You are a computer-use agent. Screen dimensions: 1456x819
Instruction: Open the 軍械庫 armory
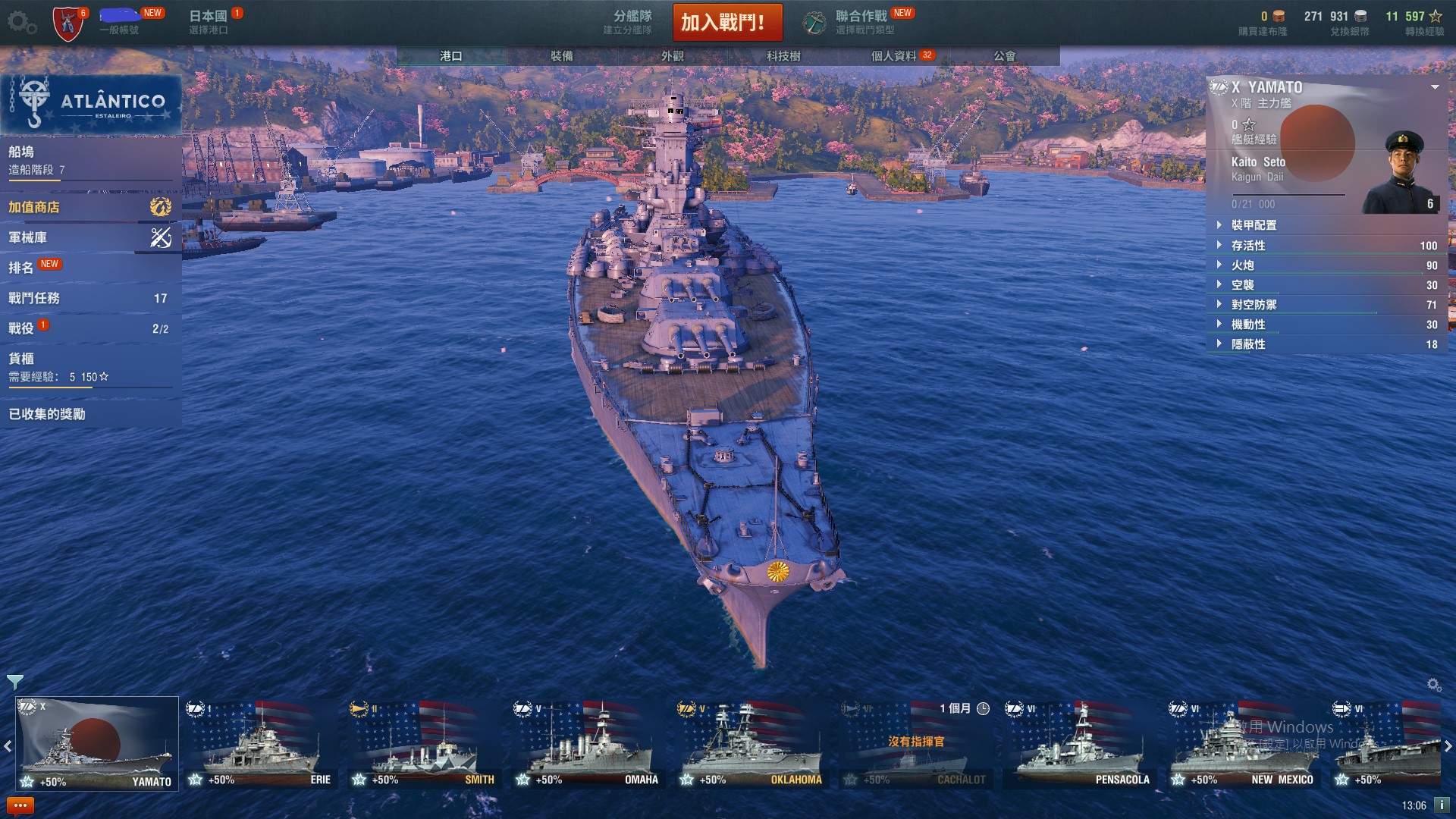tap(89, 237)
